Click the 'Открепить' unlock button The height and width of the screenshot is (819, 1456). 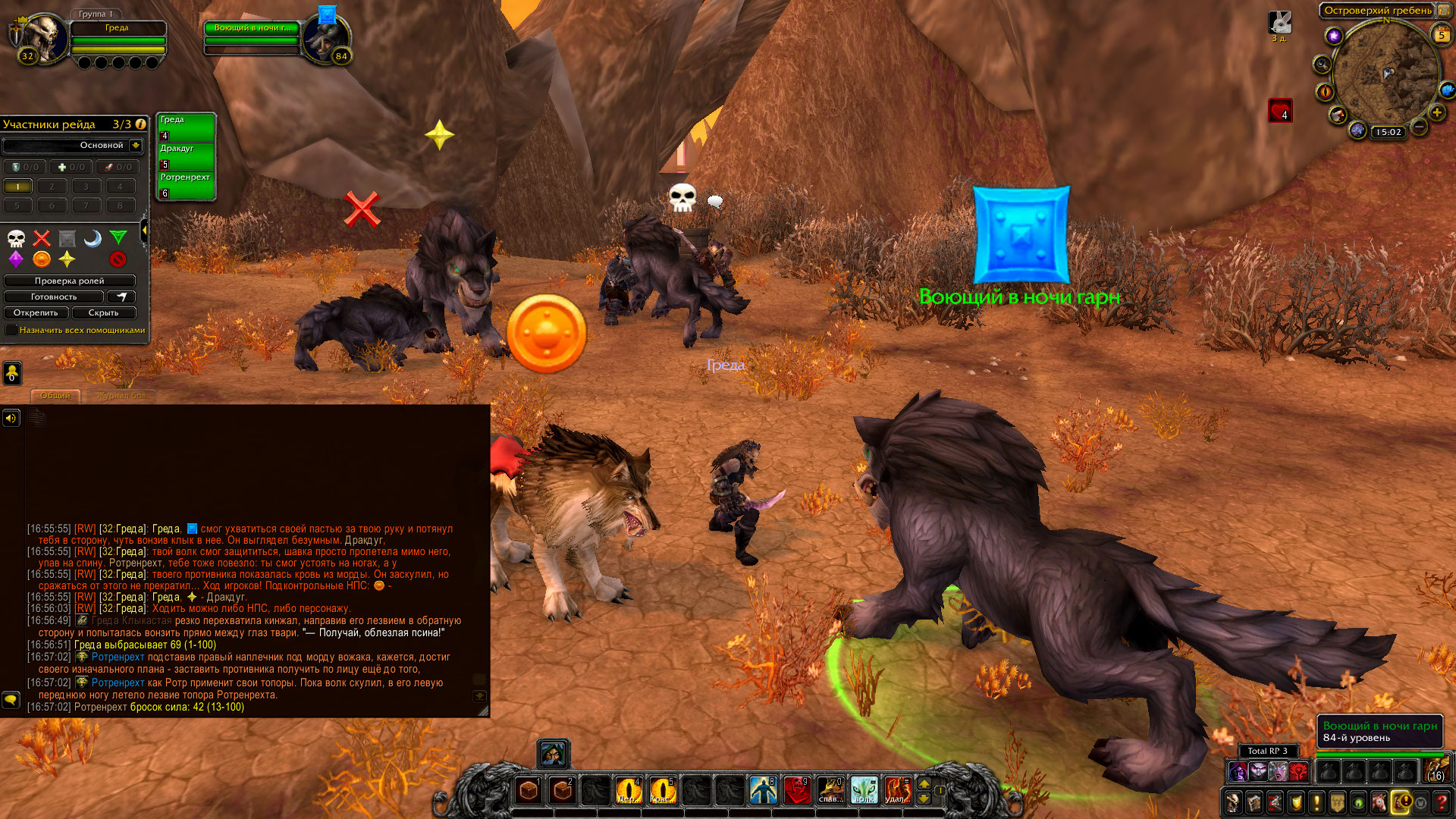(x=36, y=312)
